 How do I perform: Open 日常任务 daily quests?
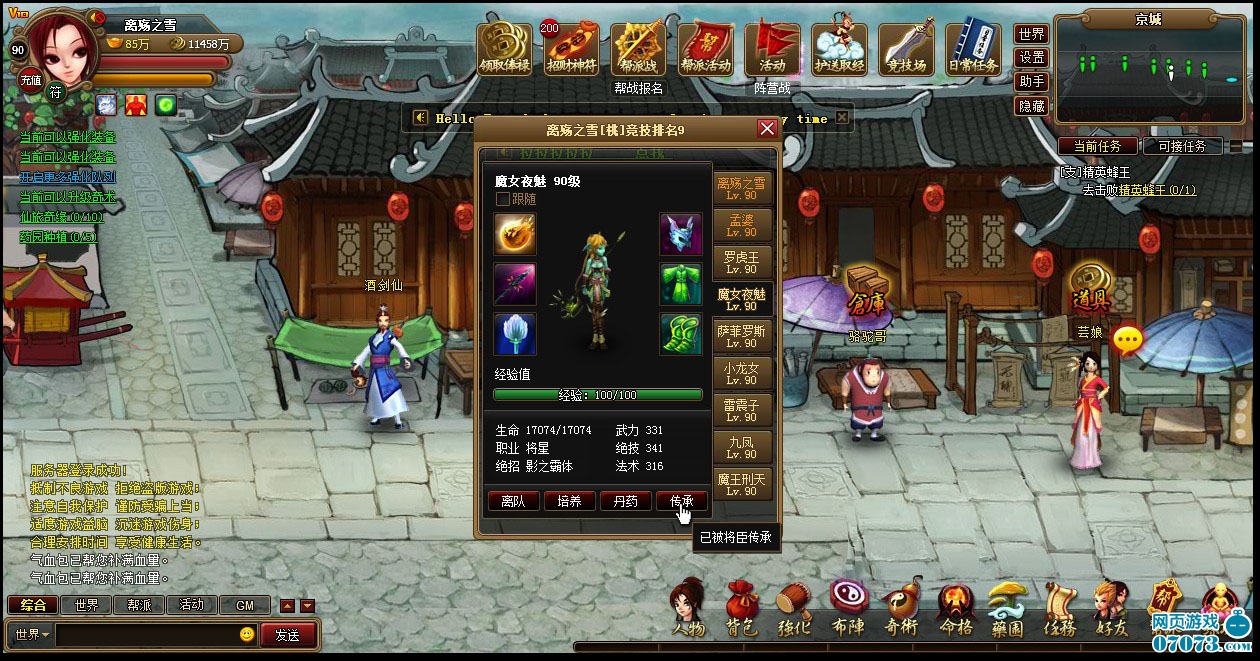pos(973,50)
